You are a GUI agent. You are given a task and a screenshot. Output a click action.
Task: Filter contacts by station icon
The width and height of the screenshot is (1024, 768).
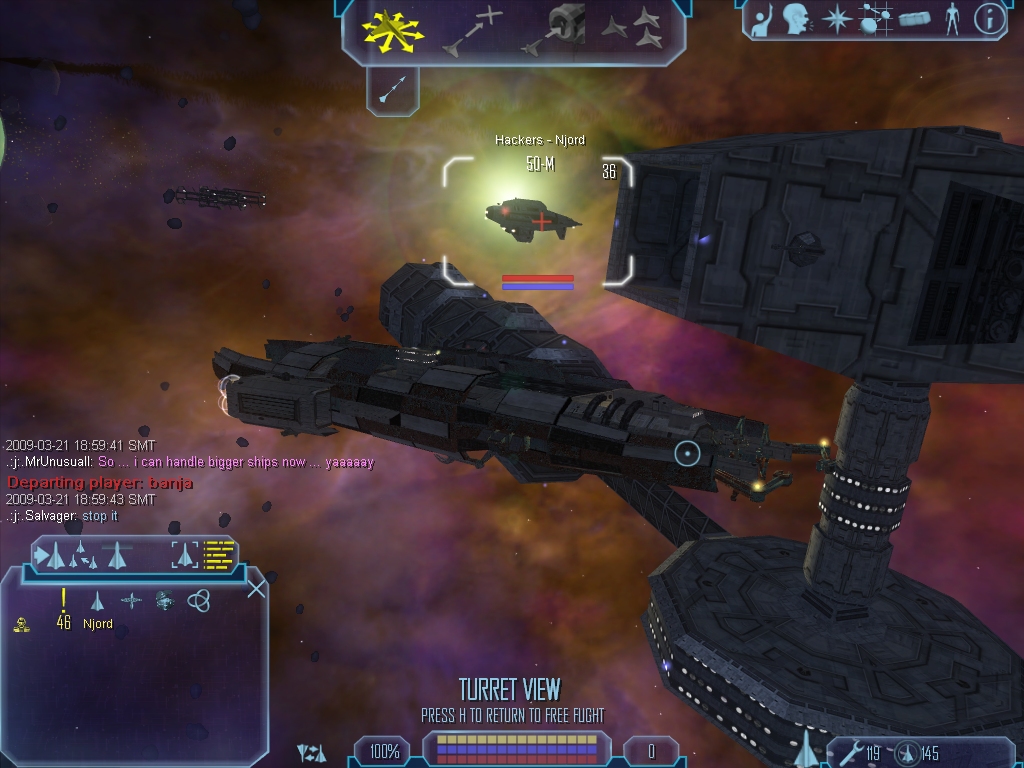pyautogui.click(x=131, y=601)
